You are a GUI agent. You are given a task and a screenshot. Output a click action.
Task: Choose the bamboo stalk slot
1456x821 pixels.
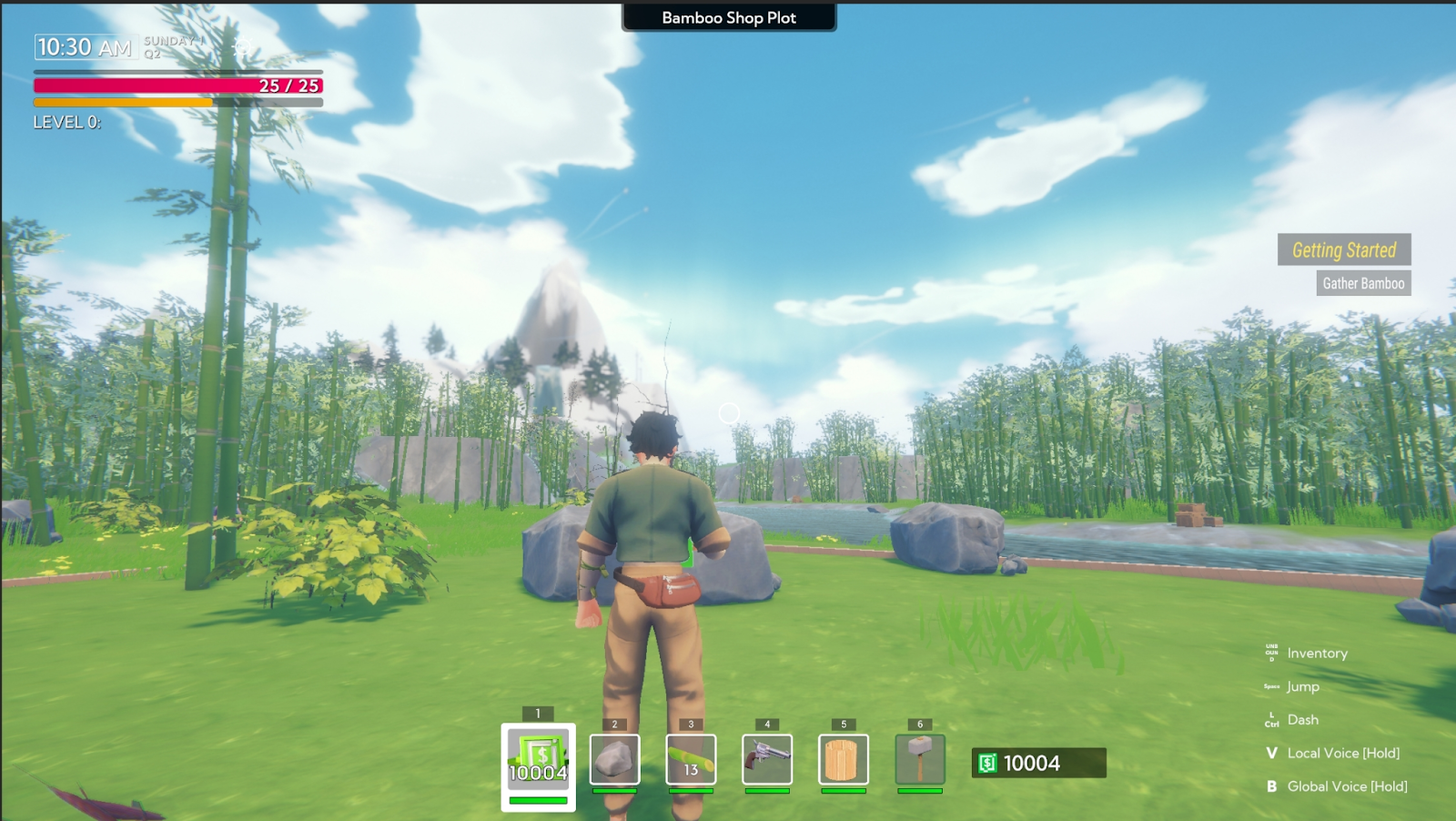(x=691, y=759)
